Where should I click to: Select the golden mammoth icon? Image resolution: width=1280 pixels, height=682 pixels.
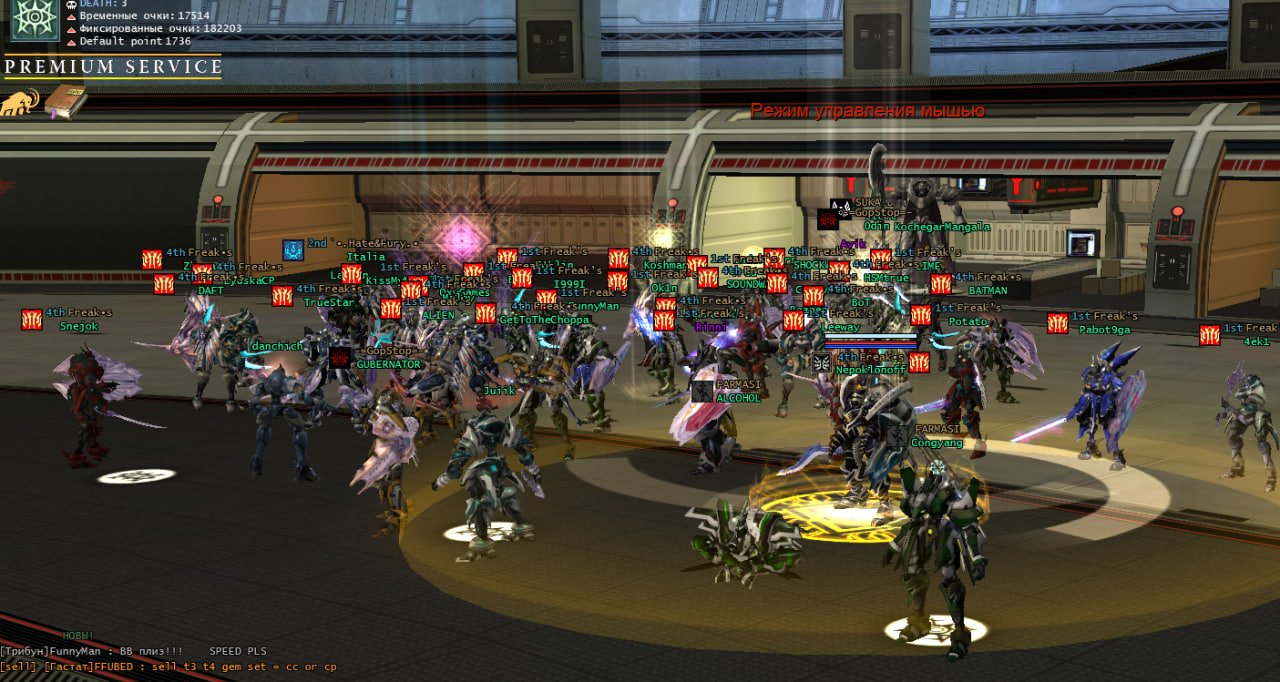[x=20, y=102]
